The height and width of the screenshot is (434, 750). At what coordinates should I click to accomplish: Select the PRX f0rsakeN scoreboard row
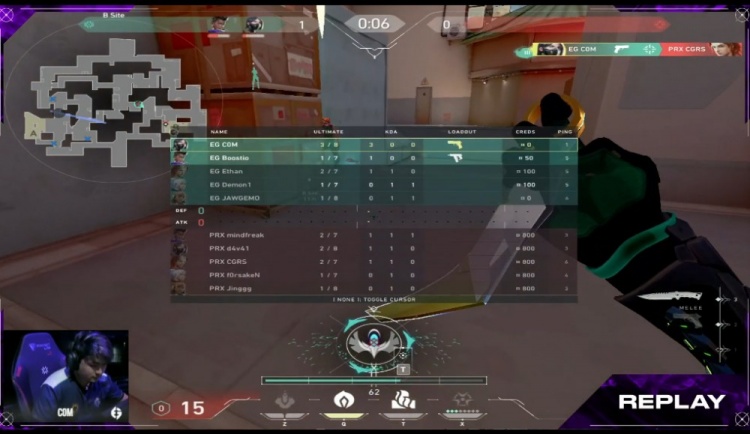(x=375, y=275)
